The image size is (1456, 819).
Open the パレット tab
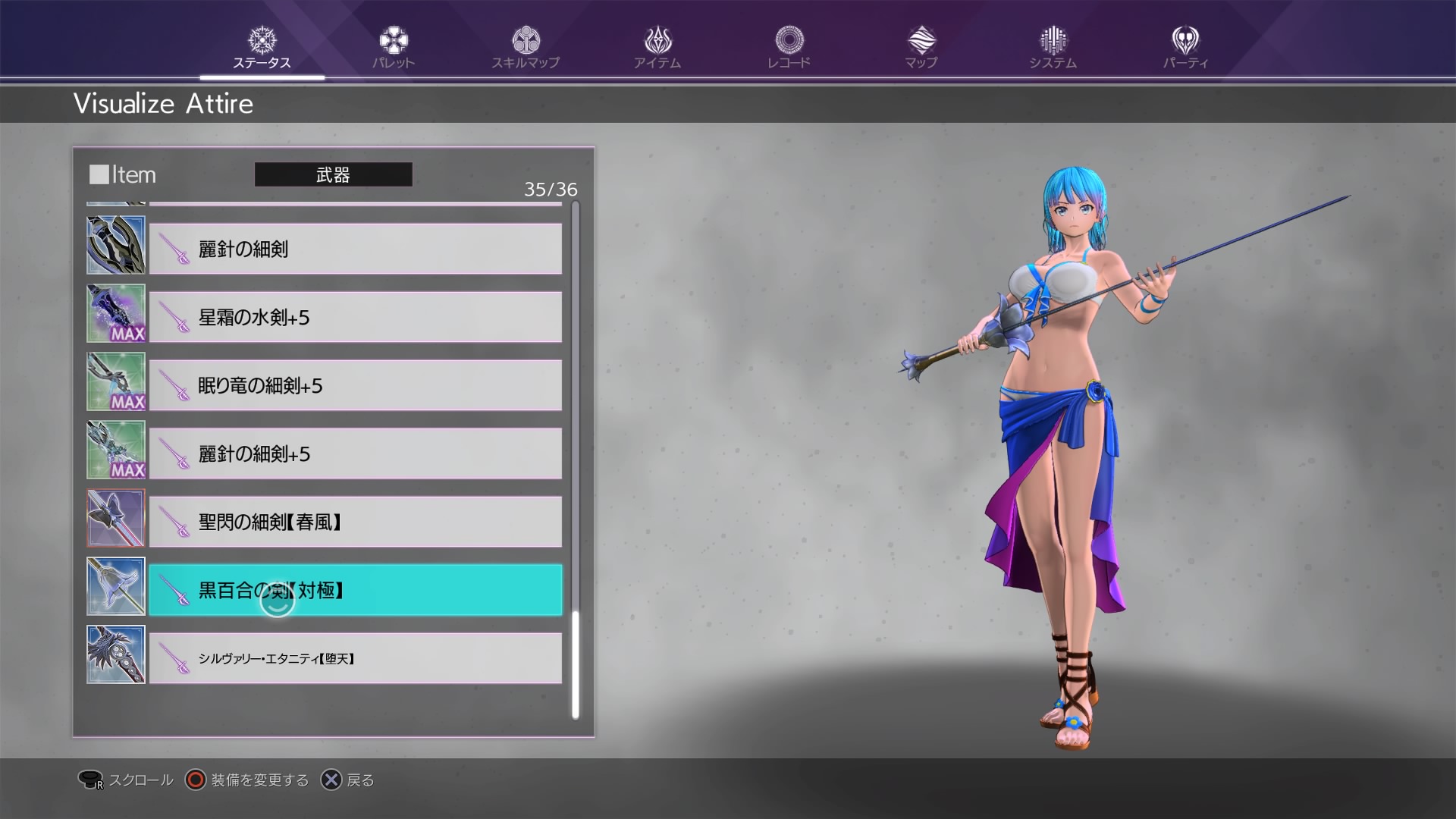(393, 48)
